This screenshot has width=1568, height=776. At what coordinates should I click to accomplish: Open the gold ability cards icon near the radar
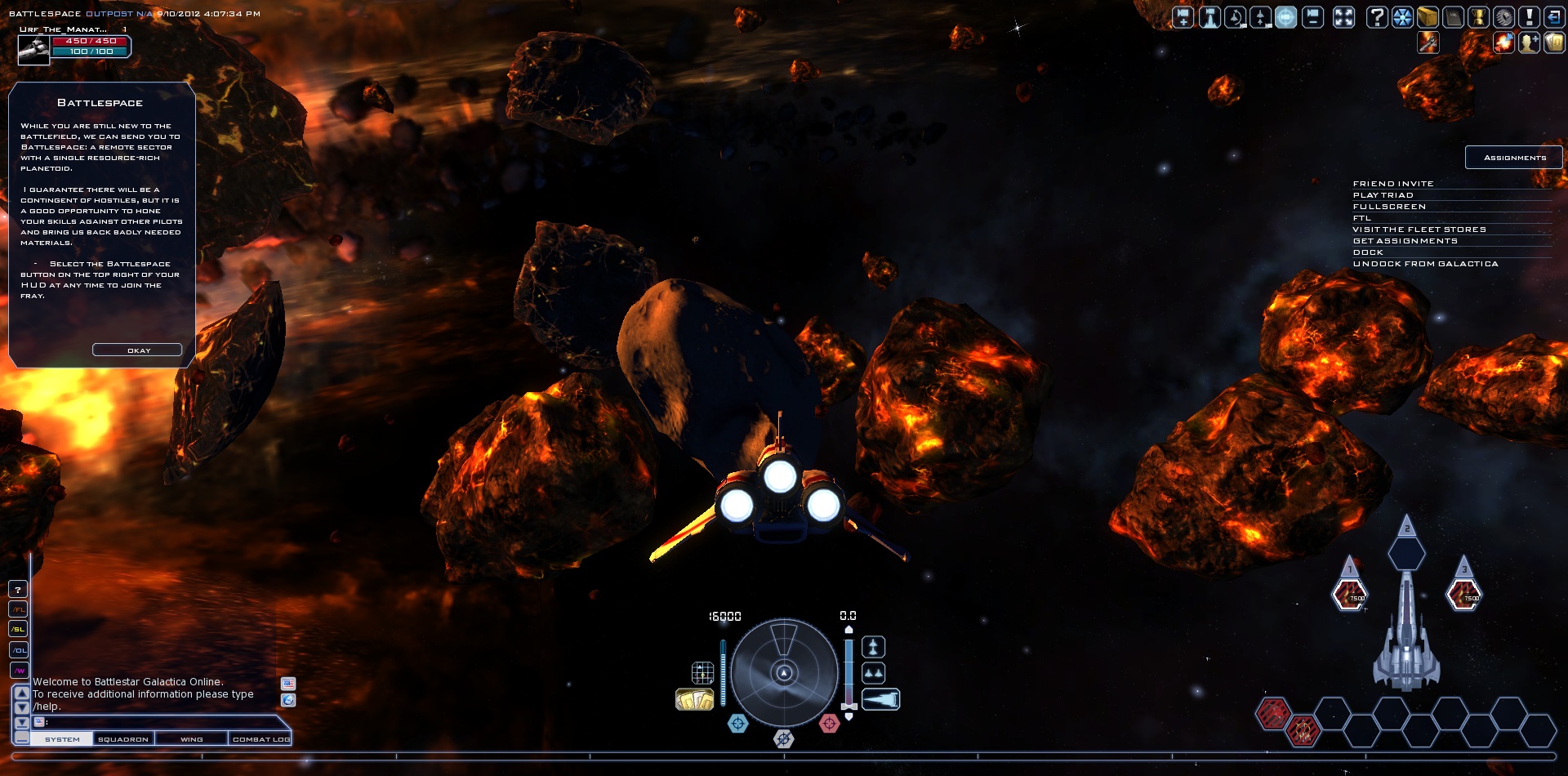(694, 699)
